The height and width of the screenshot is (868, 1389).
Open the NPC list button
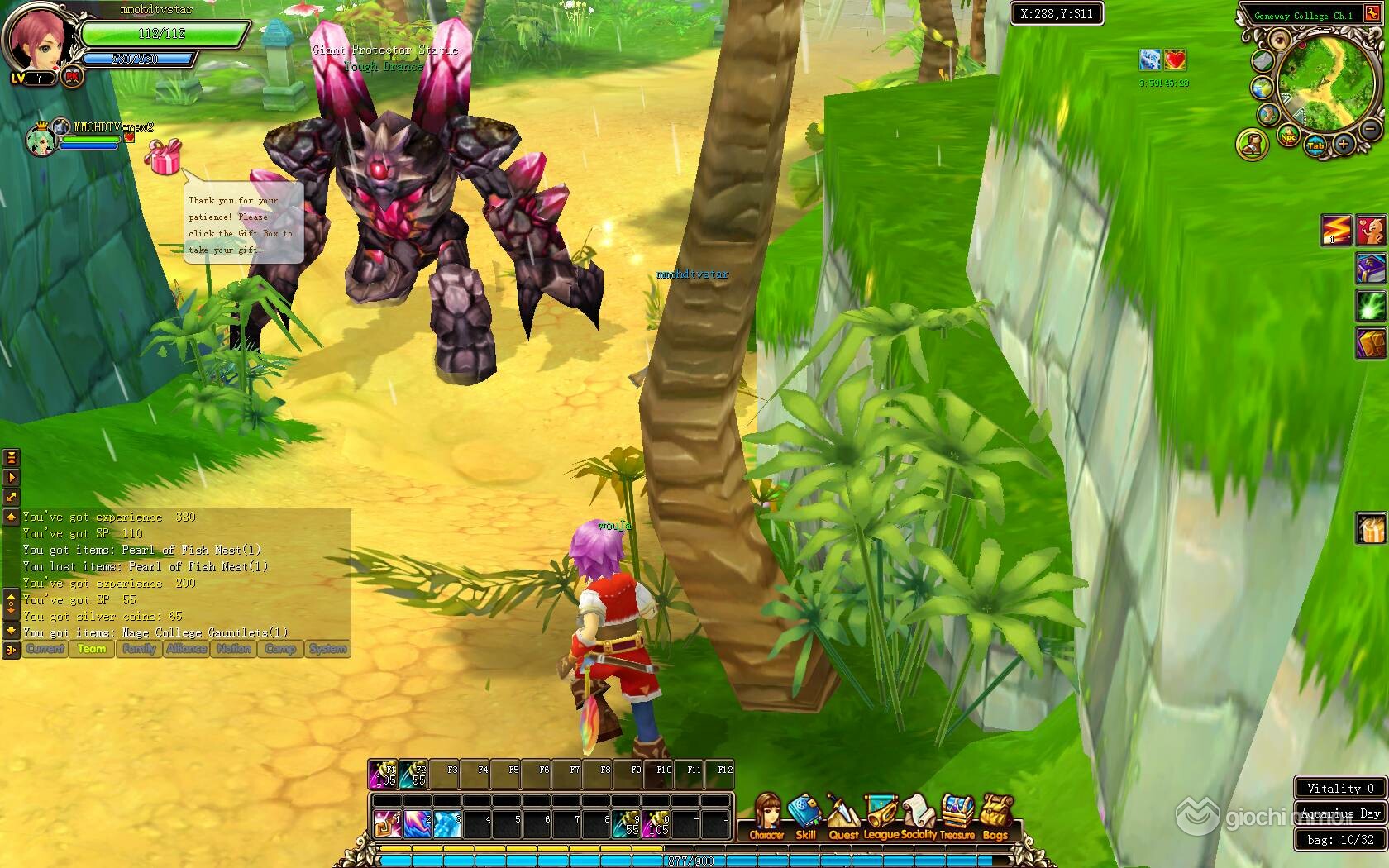(x=1287, y=136)
